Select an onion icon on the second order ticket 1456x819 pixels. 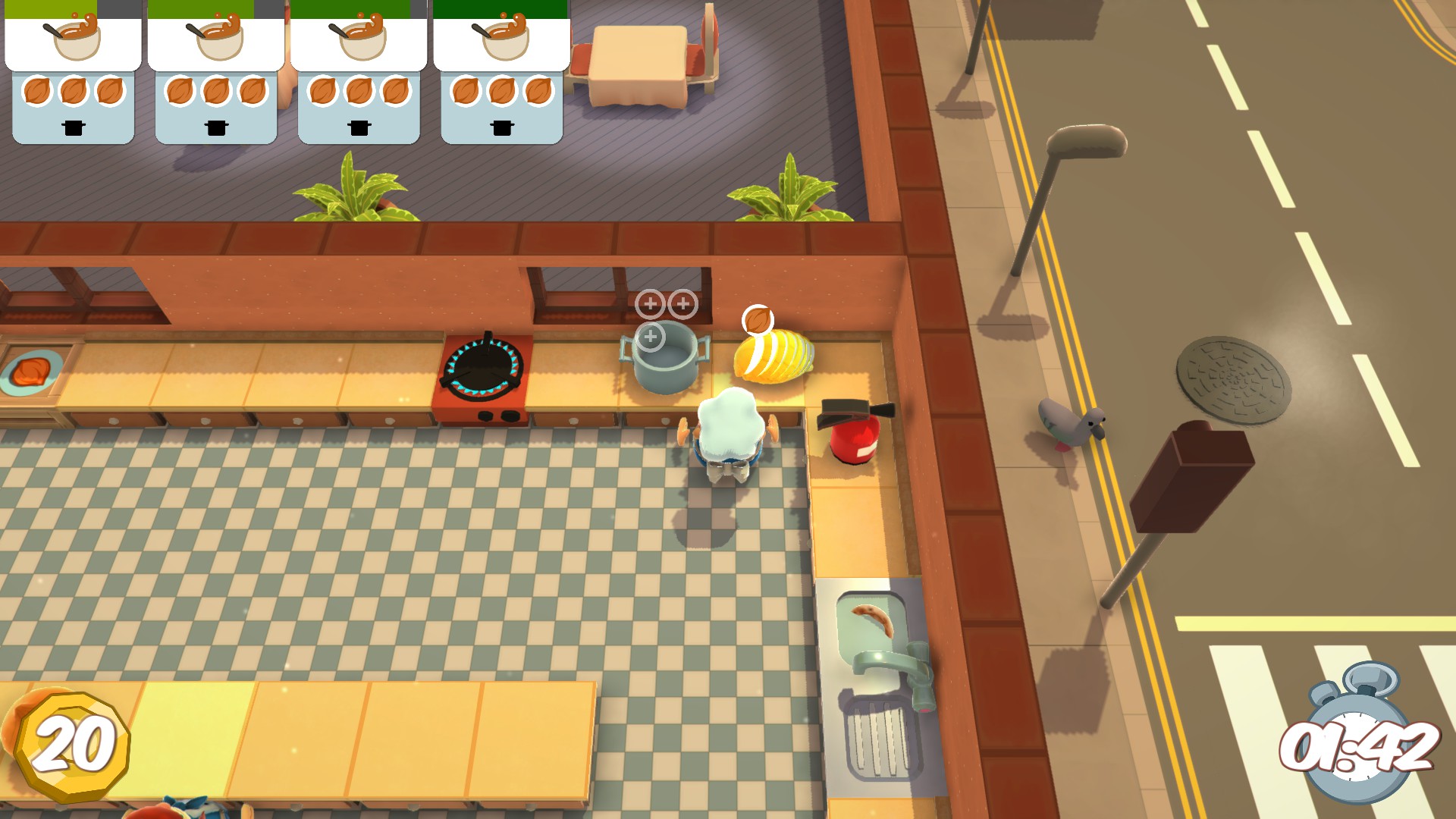click(x=215, y=91)
